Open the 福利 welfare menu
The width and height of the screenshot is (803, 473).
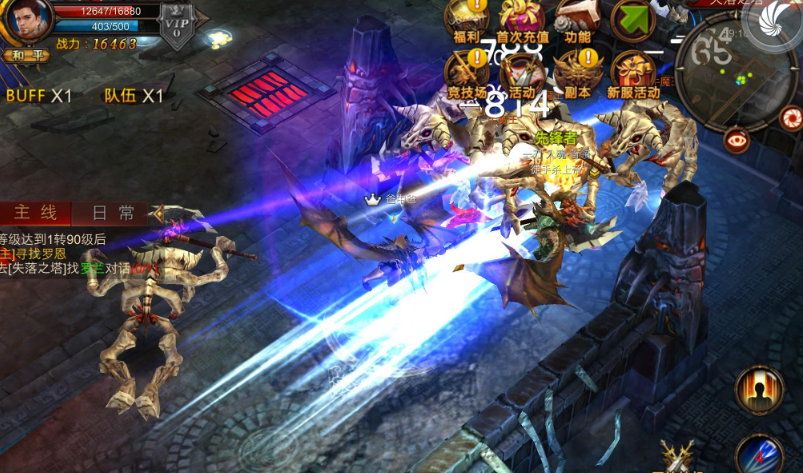tap(466, 18)
